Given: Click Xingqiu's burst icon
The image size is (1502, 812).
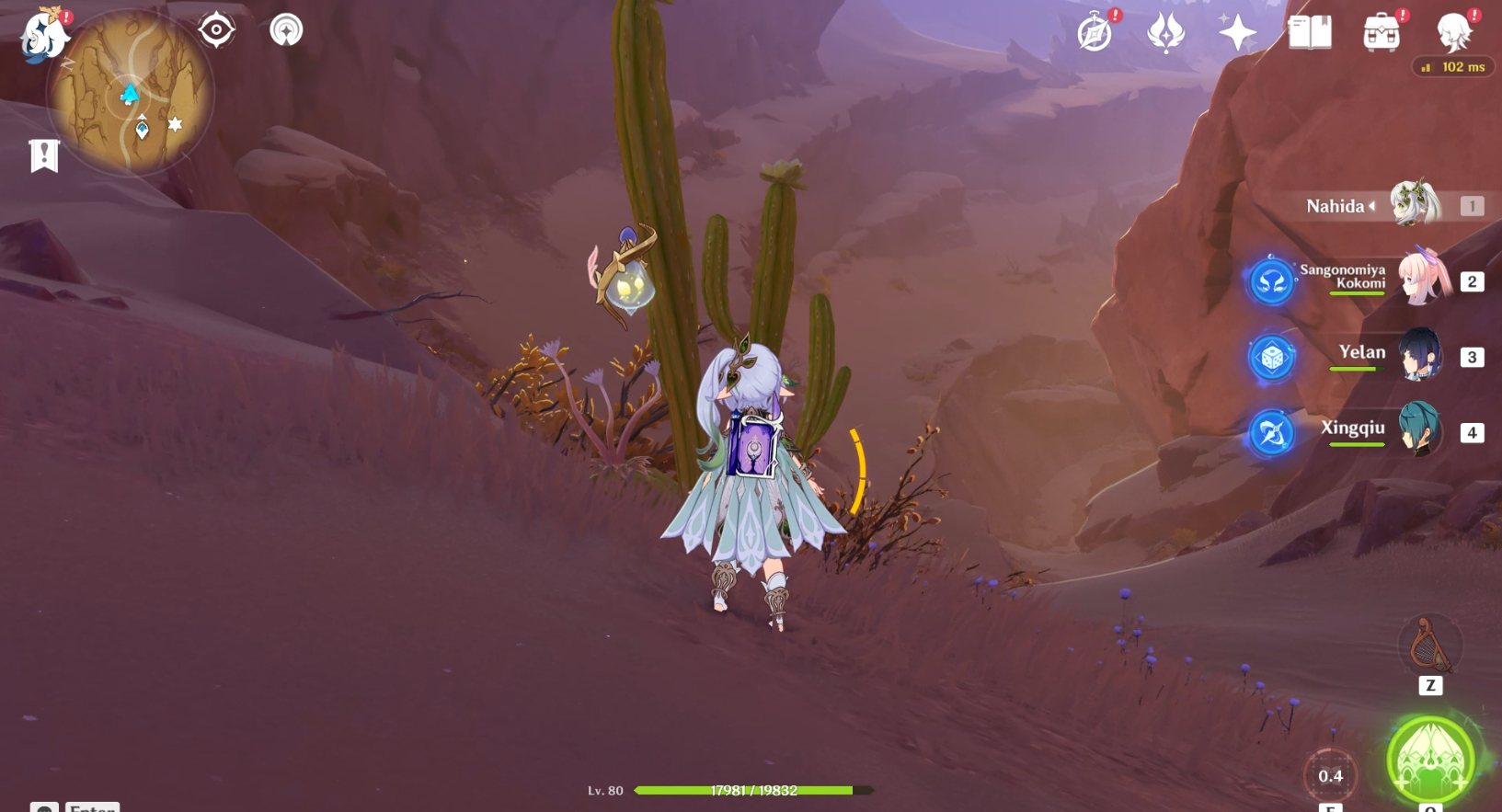Looking at the screenshot, I should click(1270, 433).
